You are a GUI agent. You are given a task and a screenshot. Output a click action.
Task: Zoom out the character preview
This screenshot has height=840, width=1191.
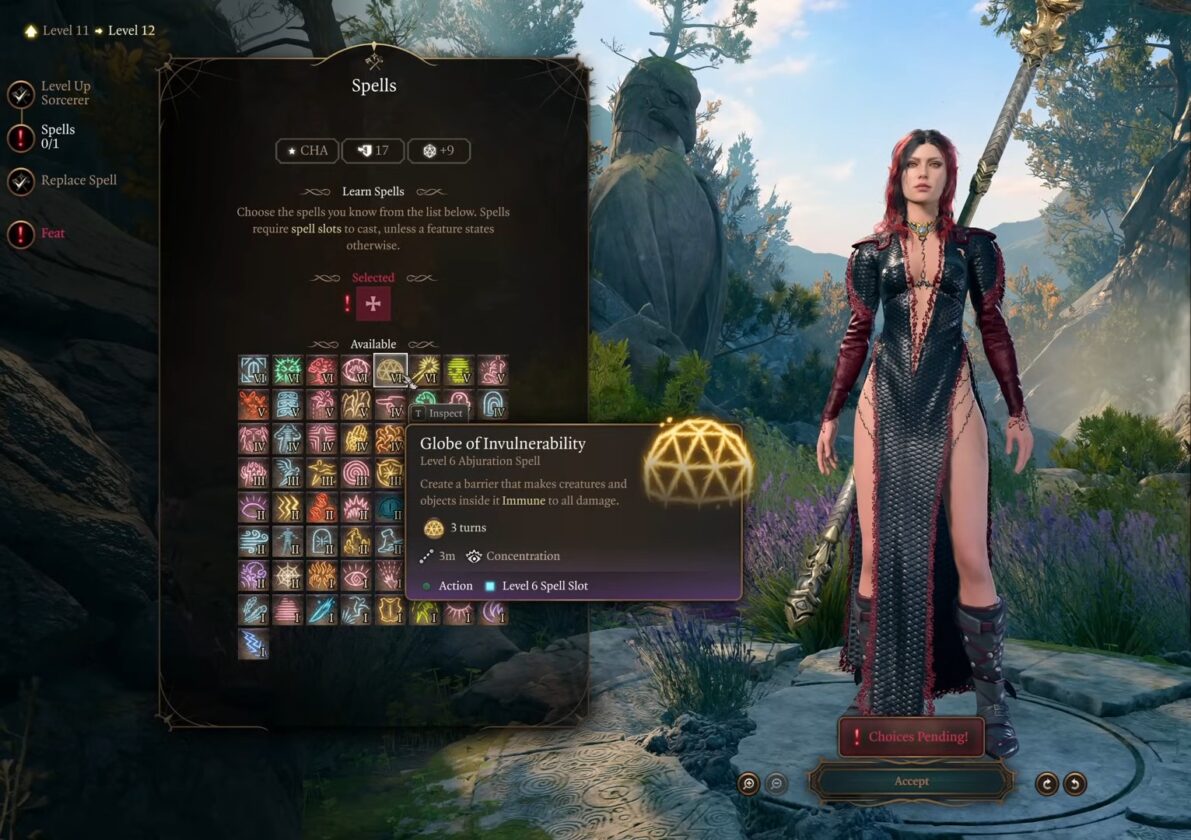tap(776, 784)
